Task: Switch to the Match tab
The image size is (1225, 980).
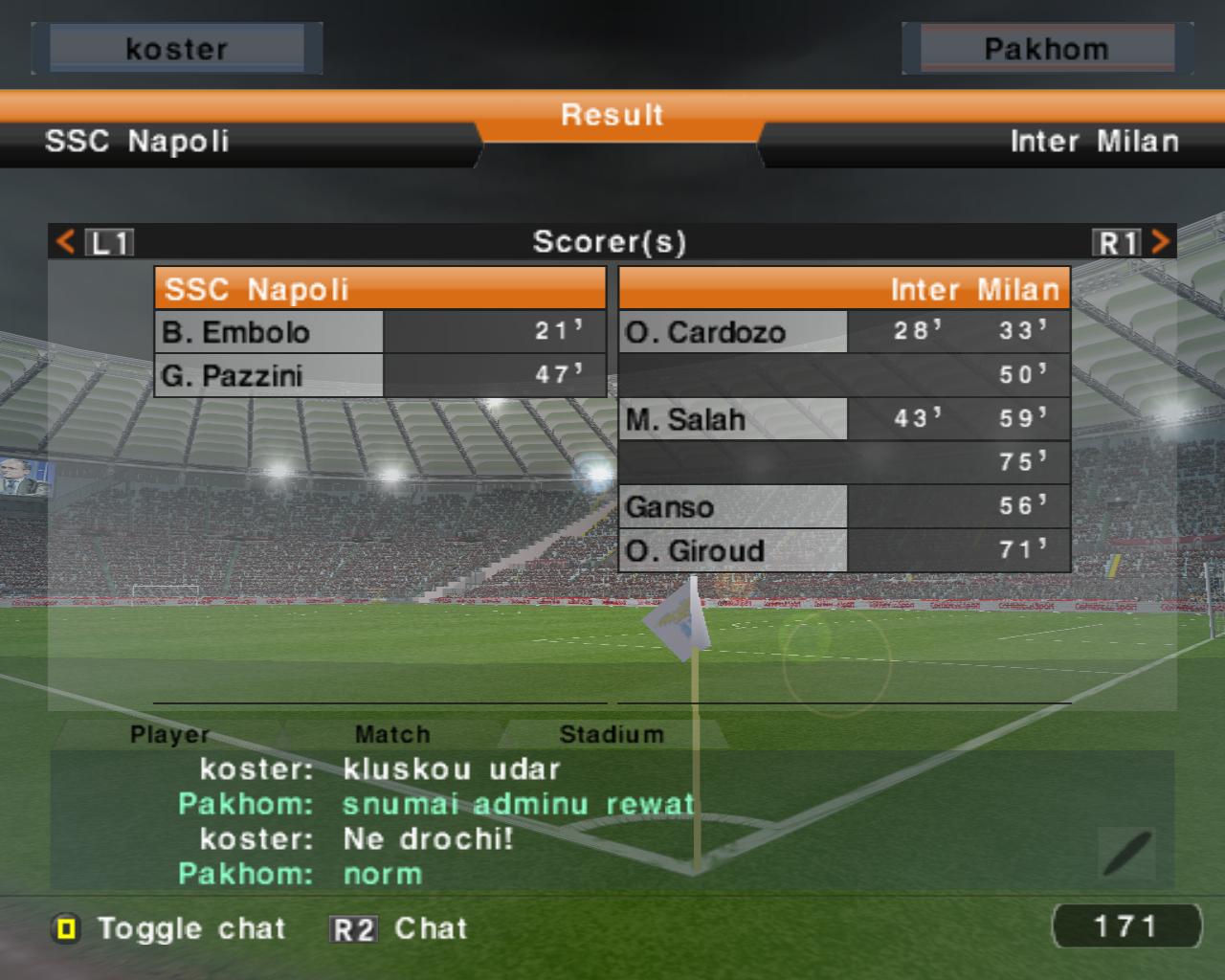Action: [x=392, y=734]
